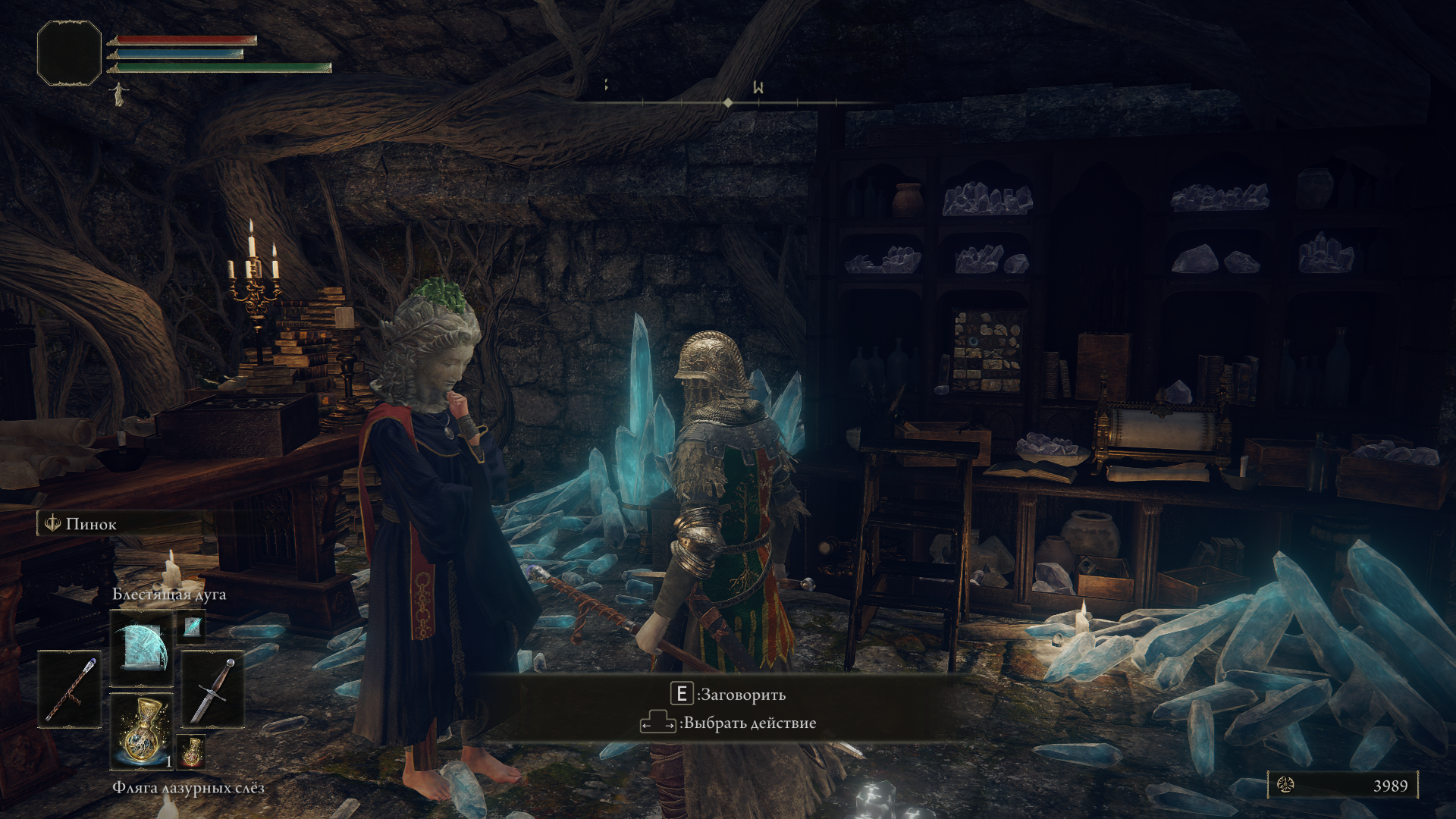Click the compass bar at the top
1456x819 pixels.
tap(728, 102)
